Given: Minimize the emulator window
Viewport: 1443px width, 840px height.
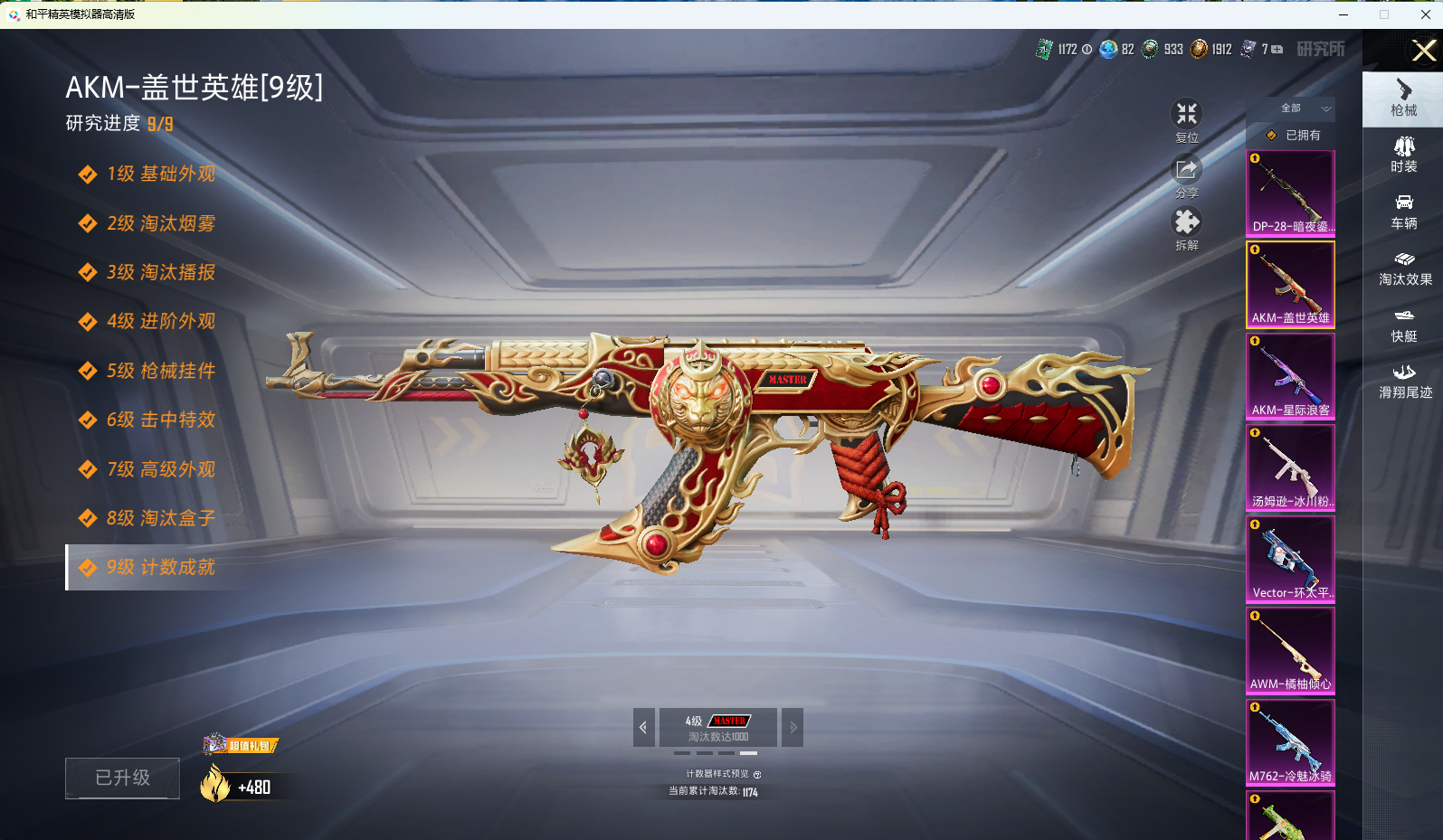Looking at the screenshot, I should point(1343,14).
